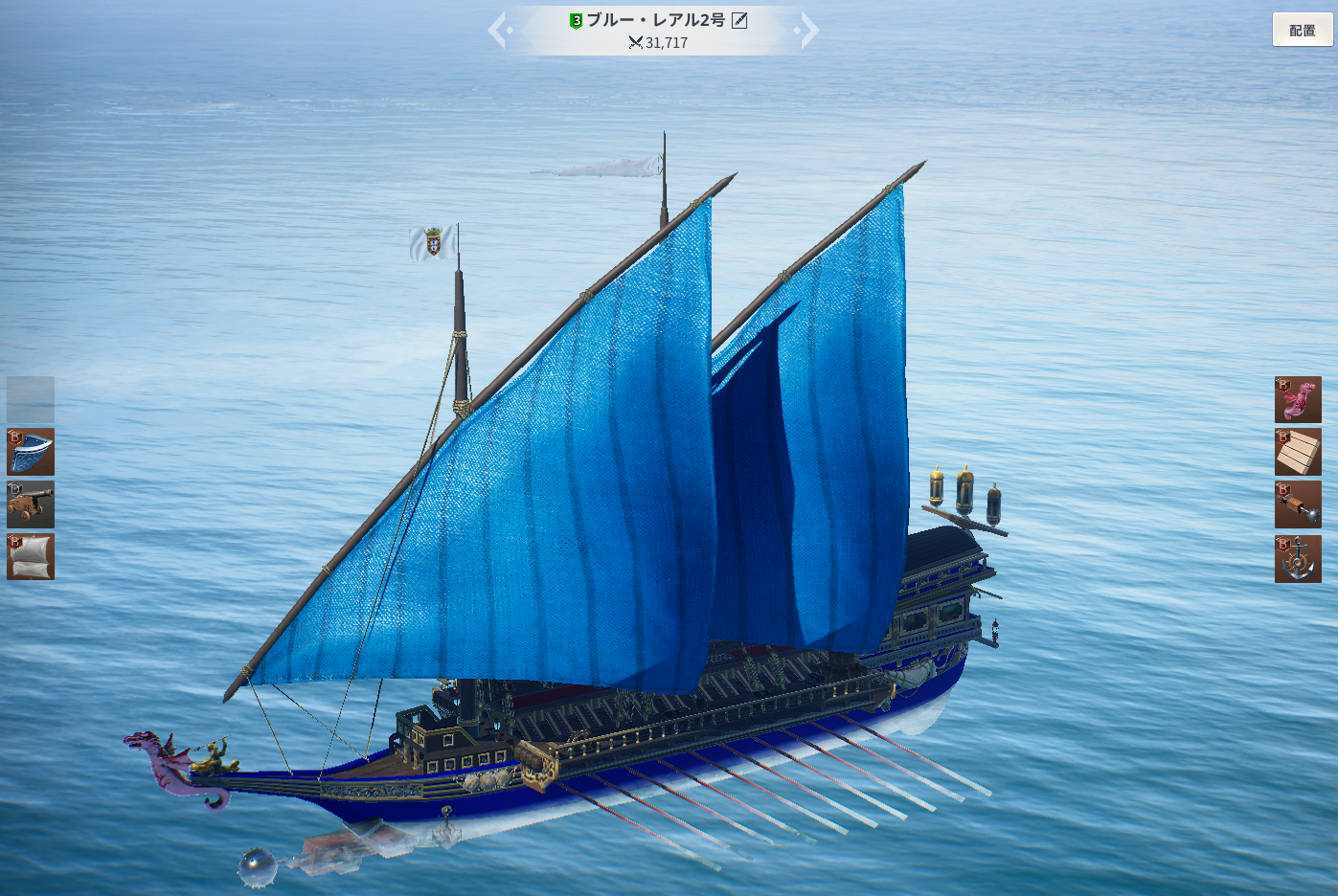Select the pink dragon figurehead slot
The width and height of the screenshot is (1338, 896).
click(1298, 399)
